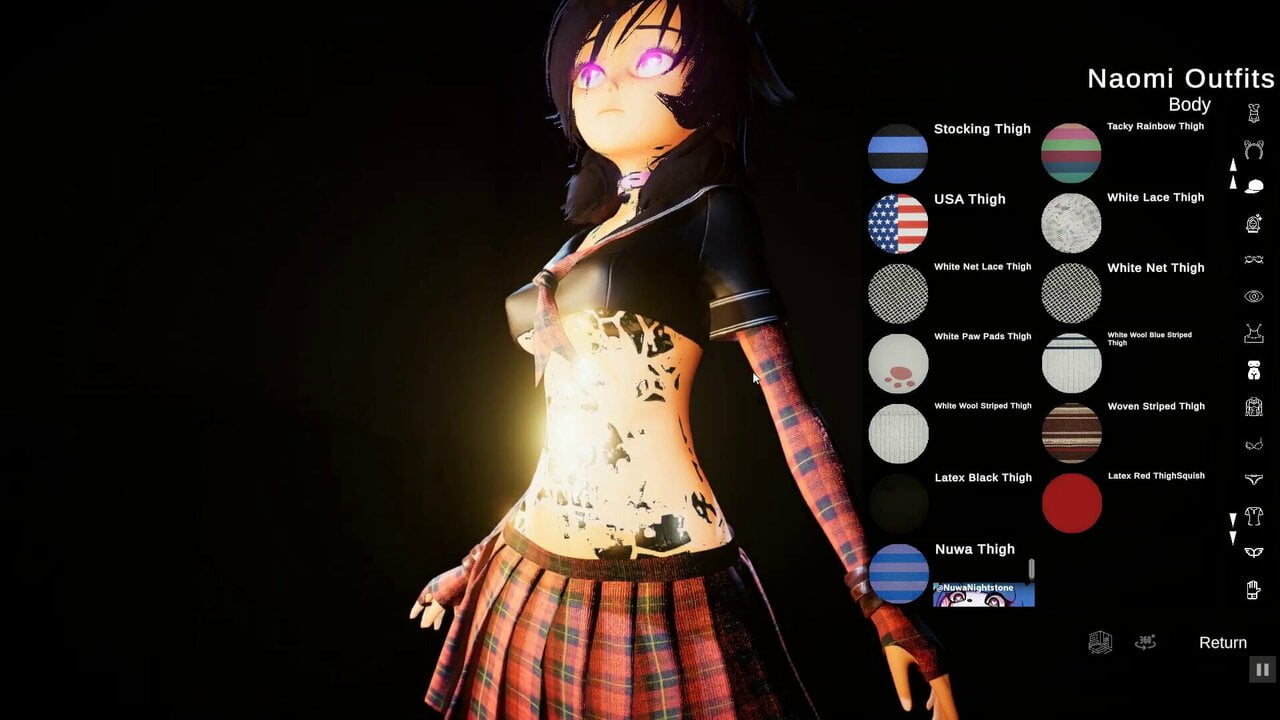Choose the White Wool Blue Striped Thigh
This screenshot has height=720, width=1280.
click(x=1071, y=363)
